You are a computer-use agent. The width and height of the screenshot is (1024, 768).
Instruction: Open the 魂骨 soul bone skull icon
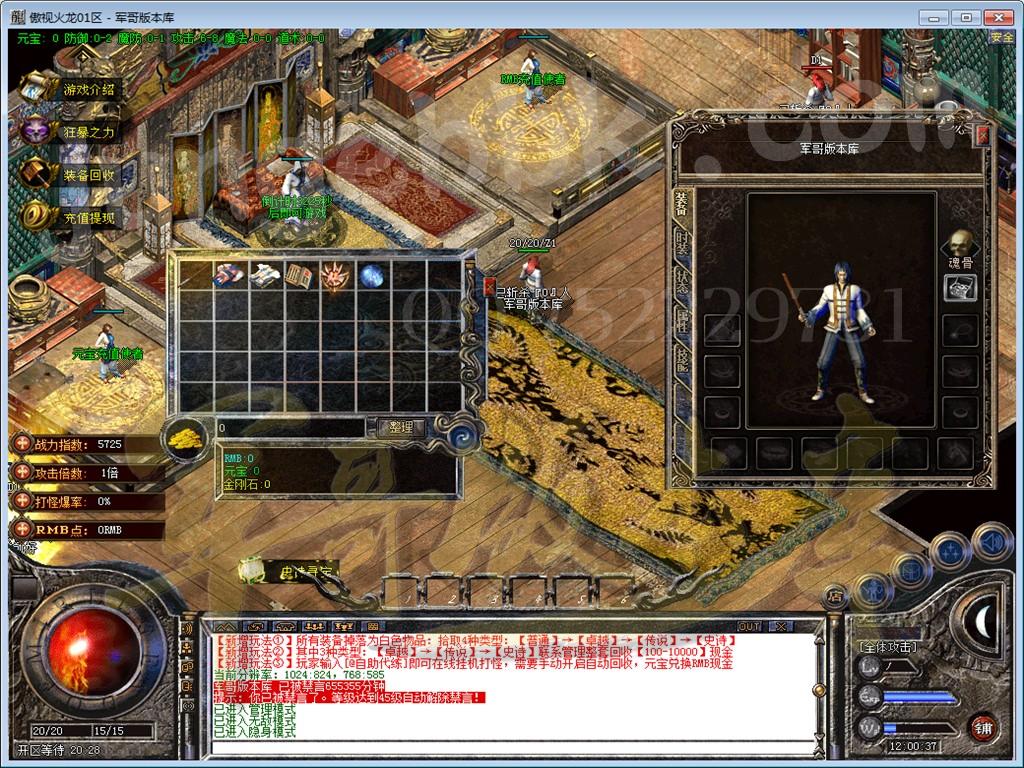[960, 245]
